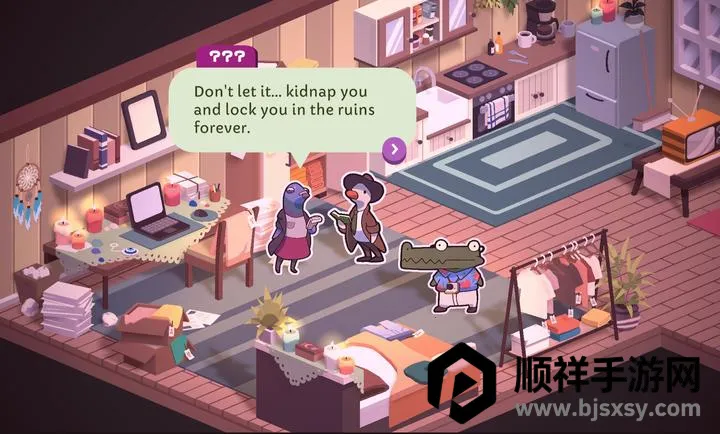The image size is (720, 434).
Task: Advance dialogue with the purple arrow button
Action: coord(394,150)
